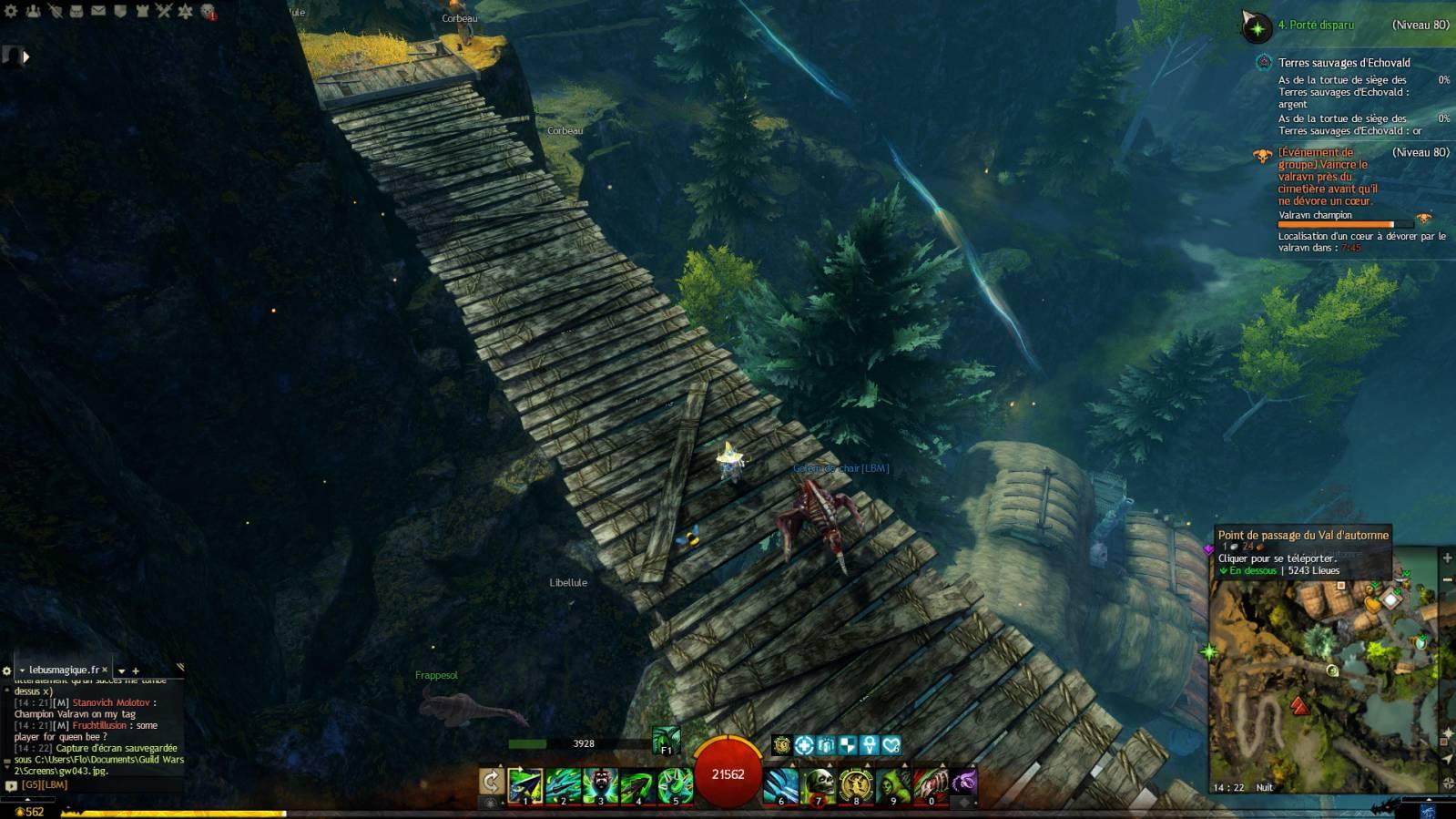Open the World vs World tower icon

[142, 11]
